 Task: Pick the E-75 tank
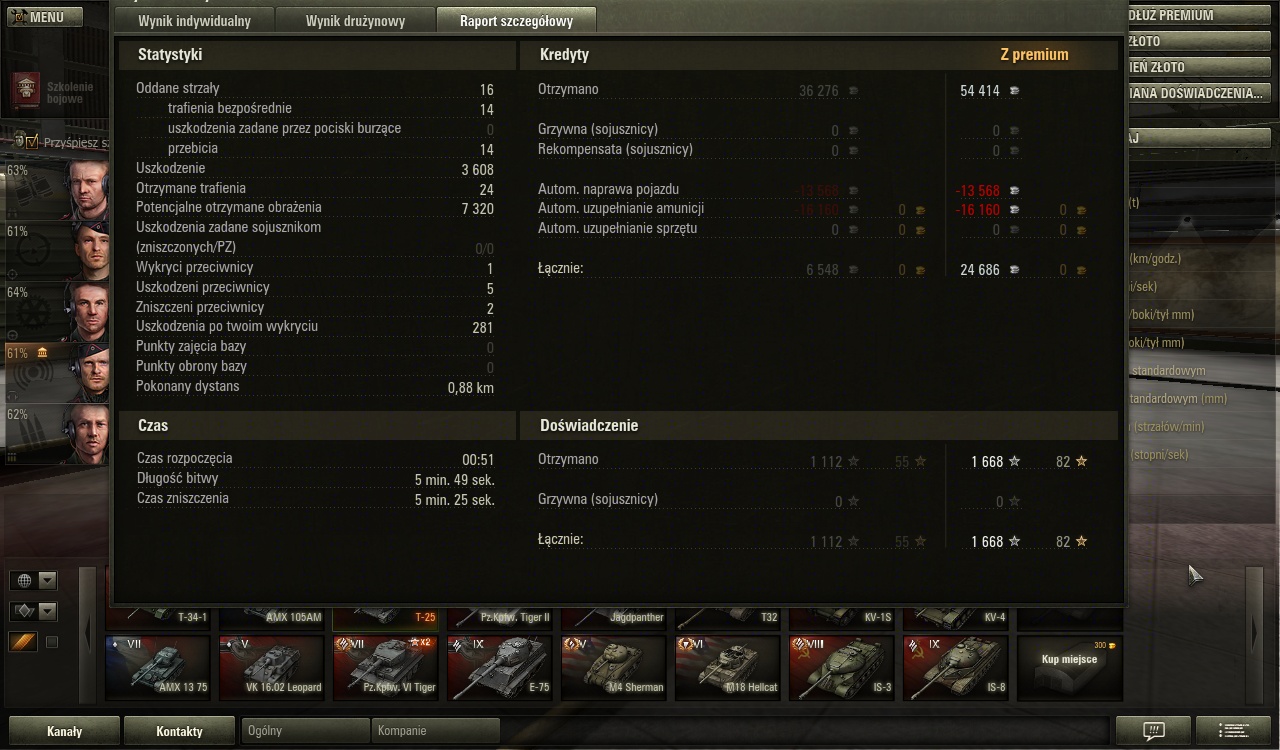(x=500, y=667)
